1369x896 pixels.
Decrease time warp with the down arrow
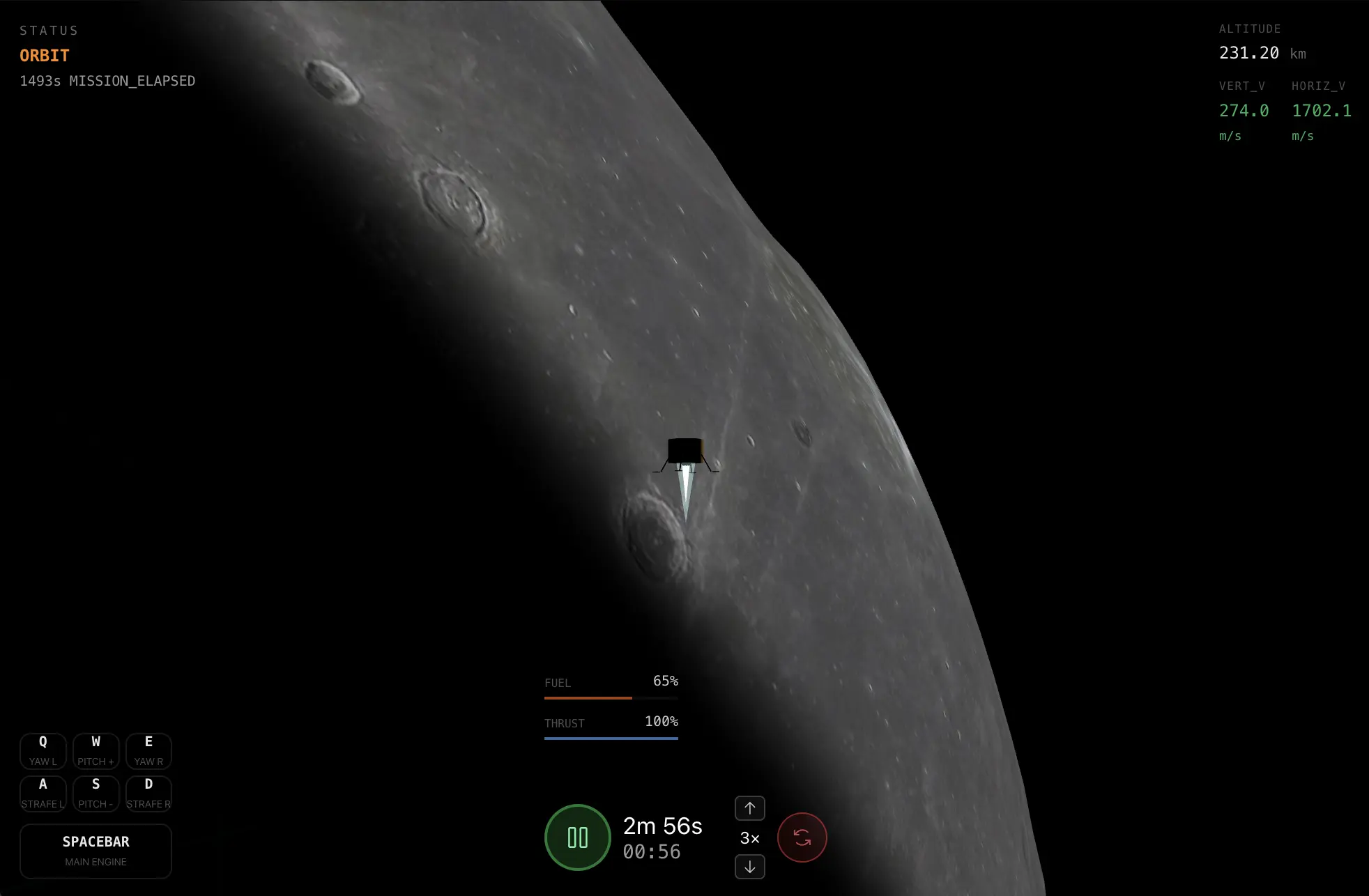pyautogui.click(x=749, y=867)
